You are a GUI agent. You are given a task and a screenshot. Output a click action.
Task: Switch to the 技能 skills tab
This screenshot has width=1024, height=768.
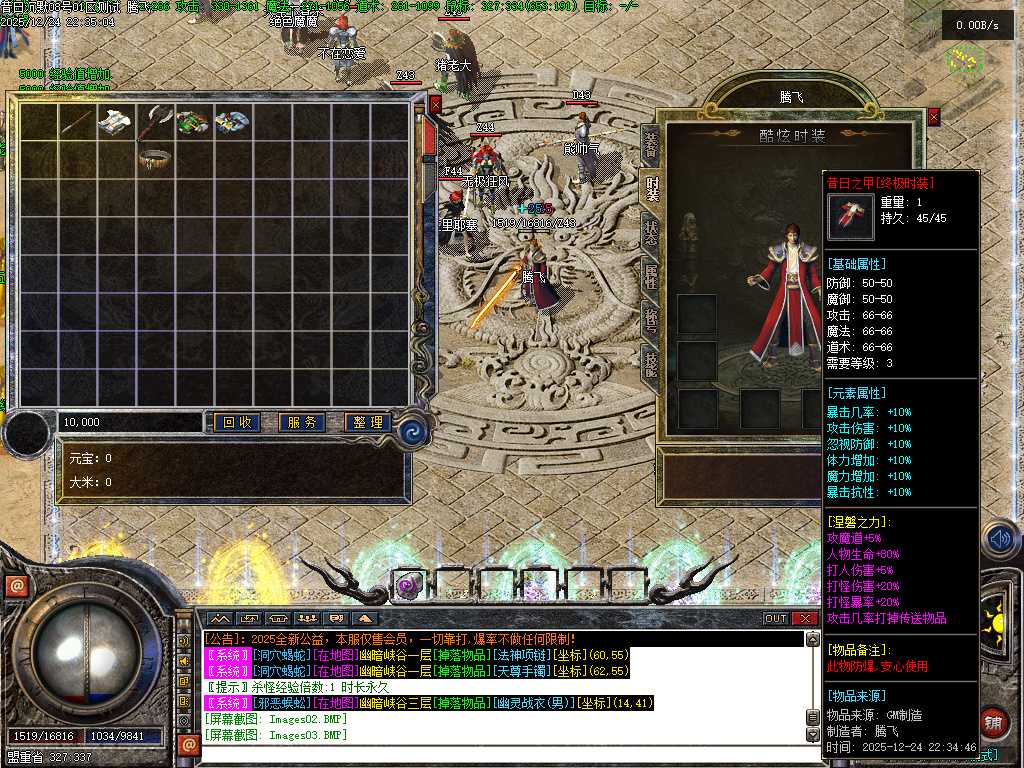tap(651, 361)
